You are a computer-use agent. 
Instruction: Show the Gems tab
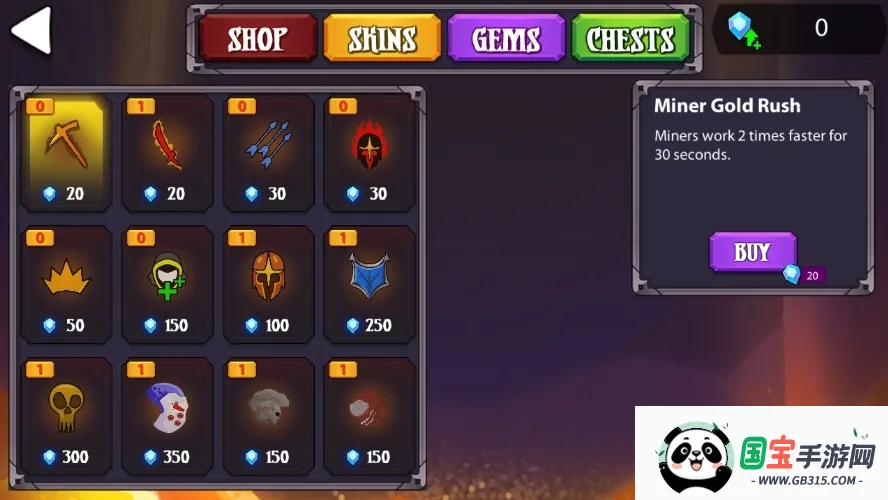506,39
